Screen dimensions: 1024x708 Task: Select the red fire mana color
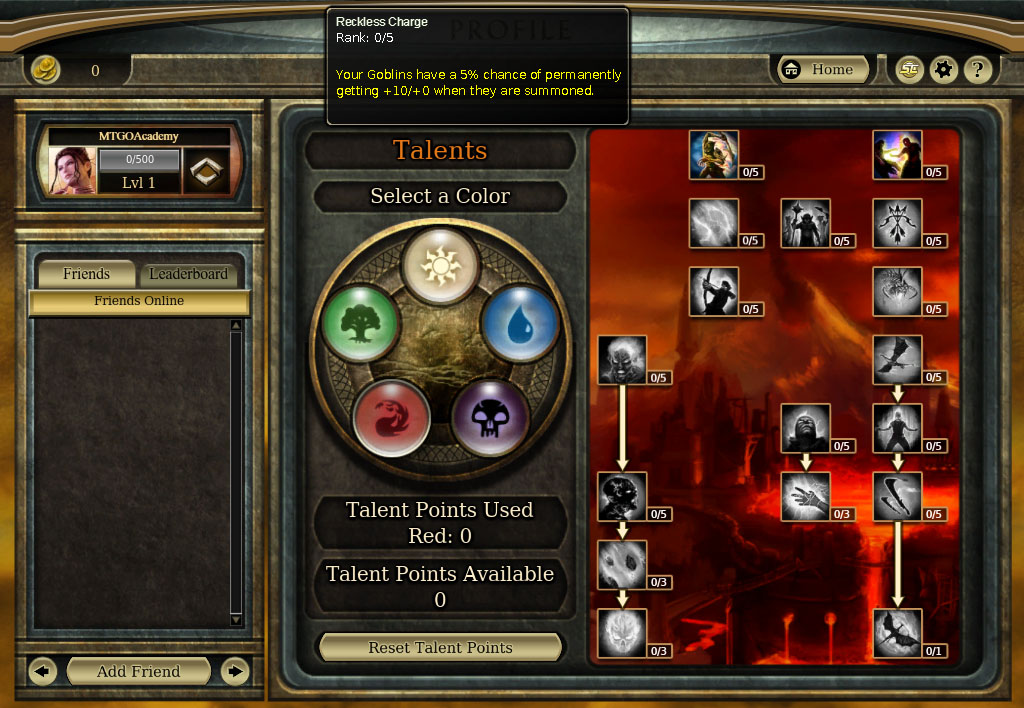(391, 416)
